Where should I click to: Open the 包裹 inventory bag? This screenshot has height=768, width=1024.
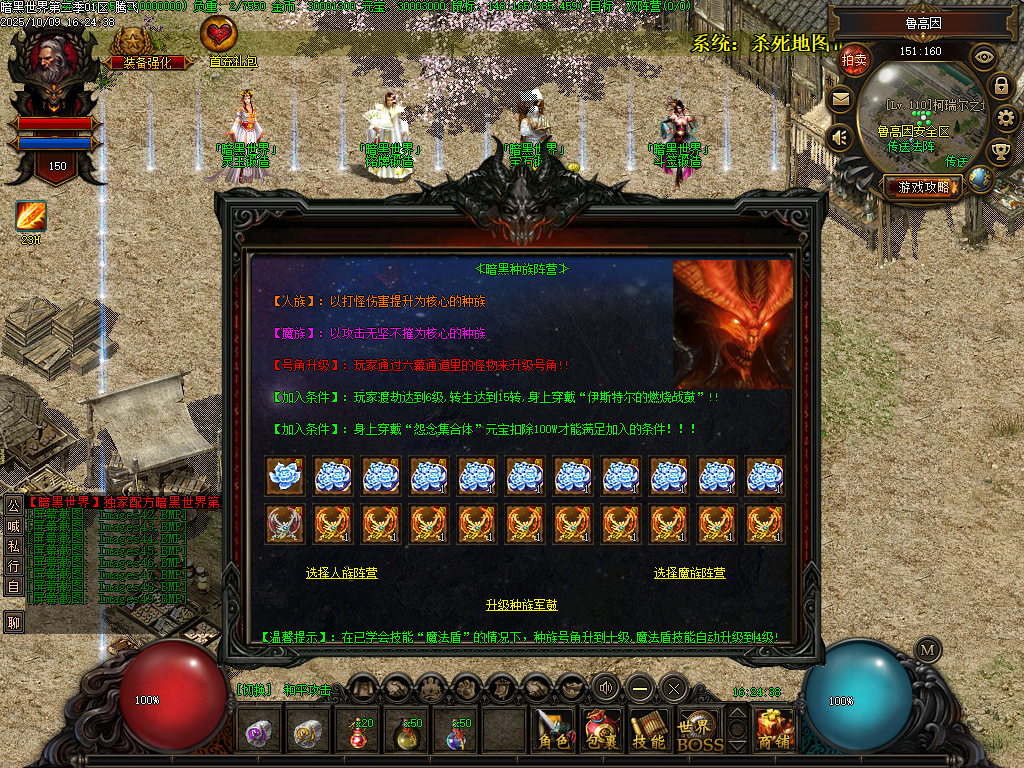[601, 731]
